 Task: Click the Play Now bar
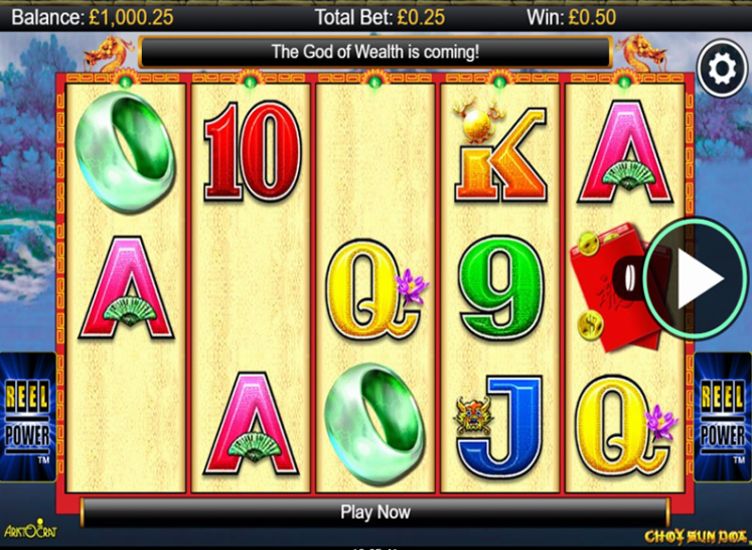click(x=375, y=512)
